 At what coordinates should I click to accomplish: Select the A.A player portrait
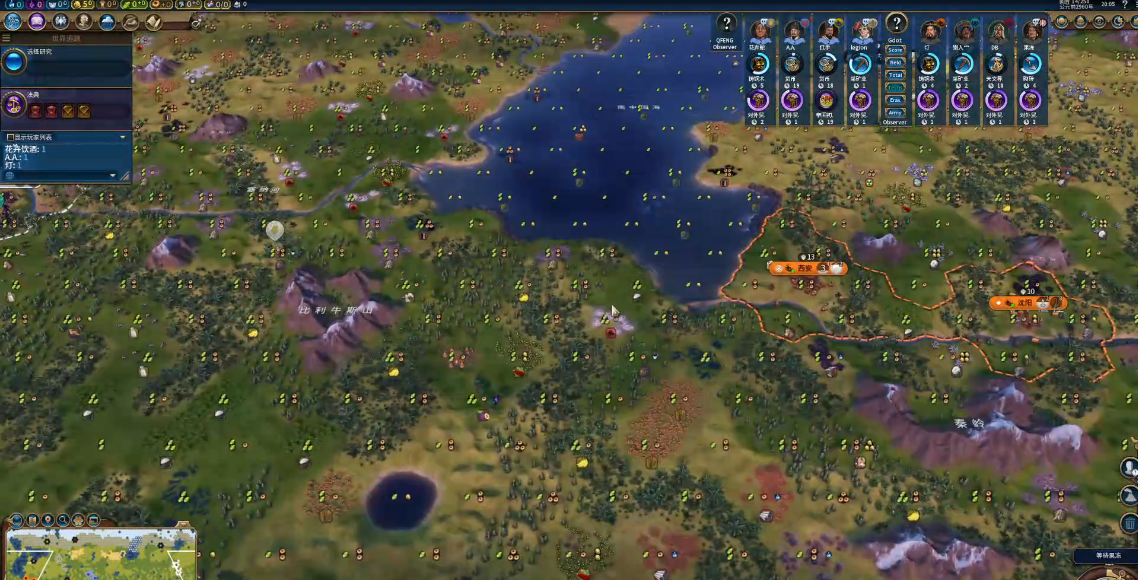tap(794, 31)
